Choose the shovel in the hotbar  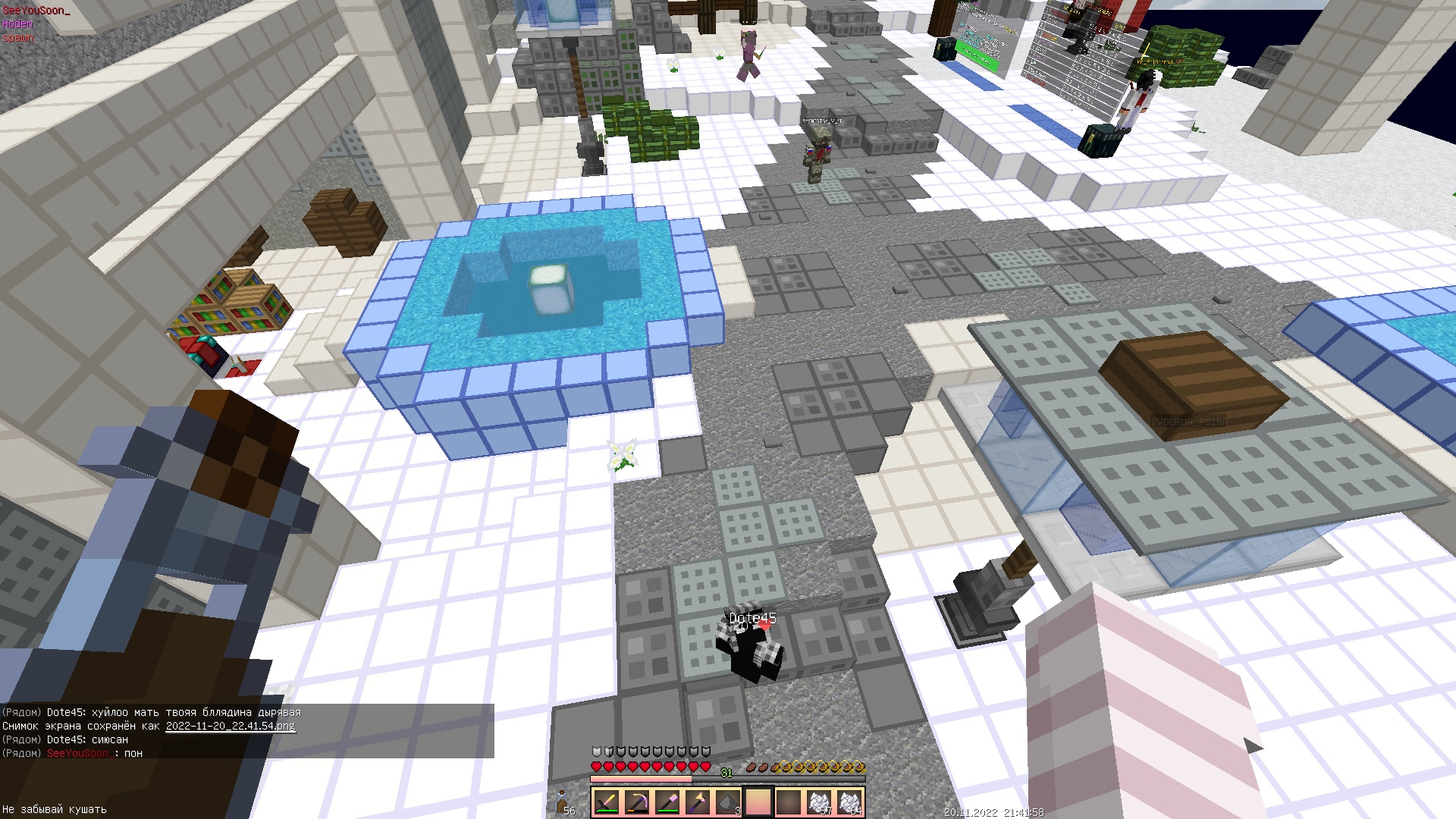point(667,802)
